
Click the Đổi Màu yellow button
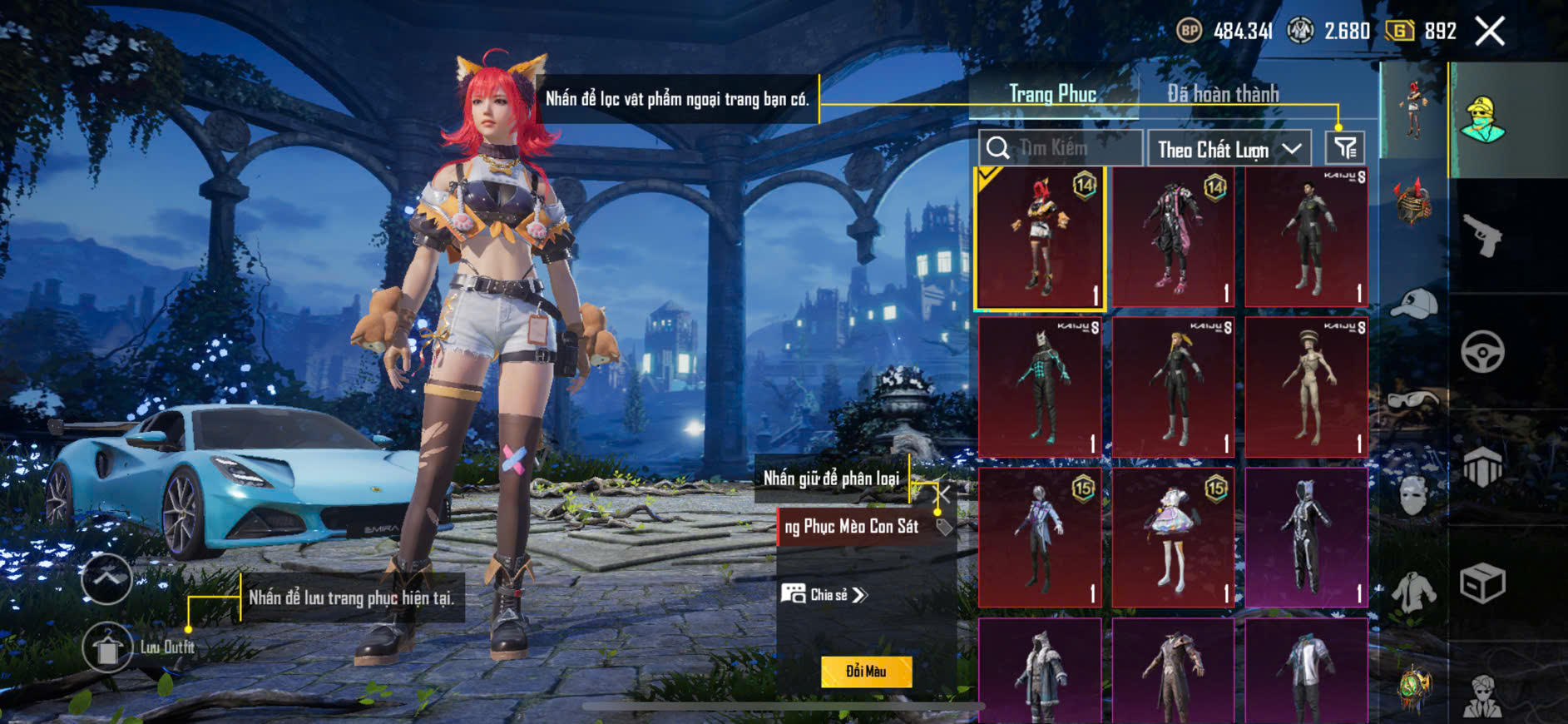[x=866, y=672]
